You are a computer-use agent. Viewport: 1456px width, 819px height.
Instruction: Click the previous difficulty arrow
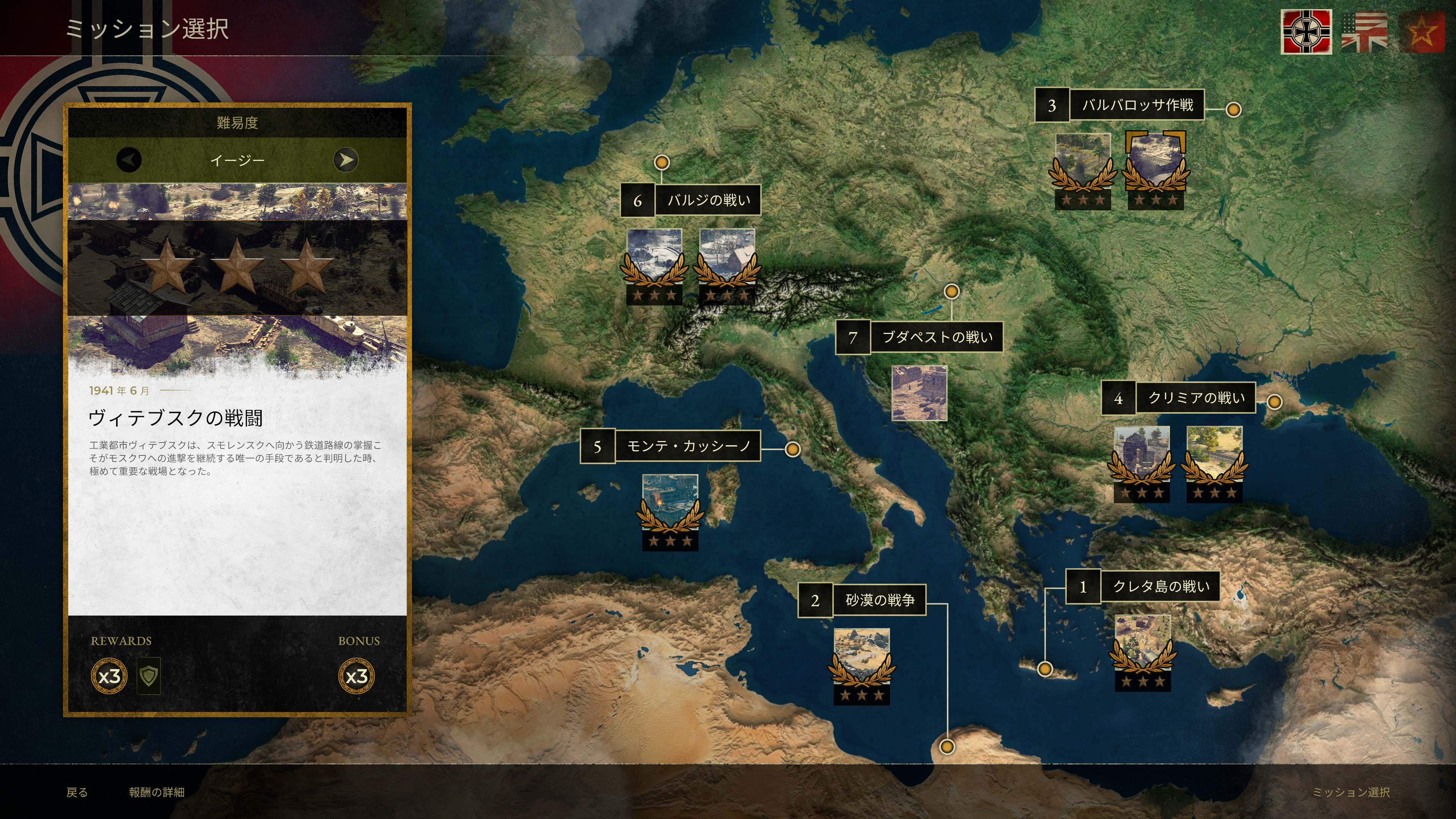click(129, 160)
